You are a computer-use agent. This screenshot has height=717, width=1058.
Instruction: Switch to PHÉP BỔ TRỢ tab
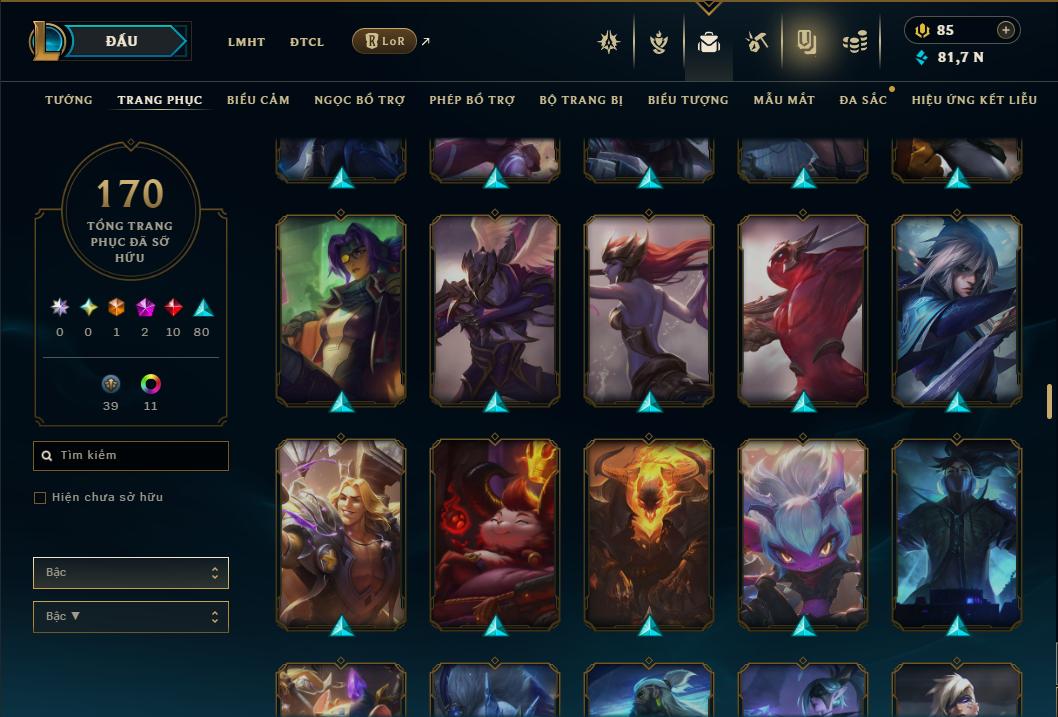tap(472, 100)
